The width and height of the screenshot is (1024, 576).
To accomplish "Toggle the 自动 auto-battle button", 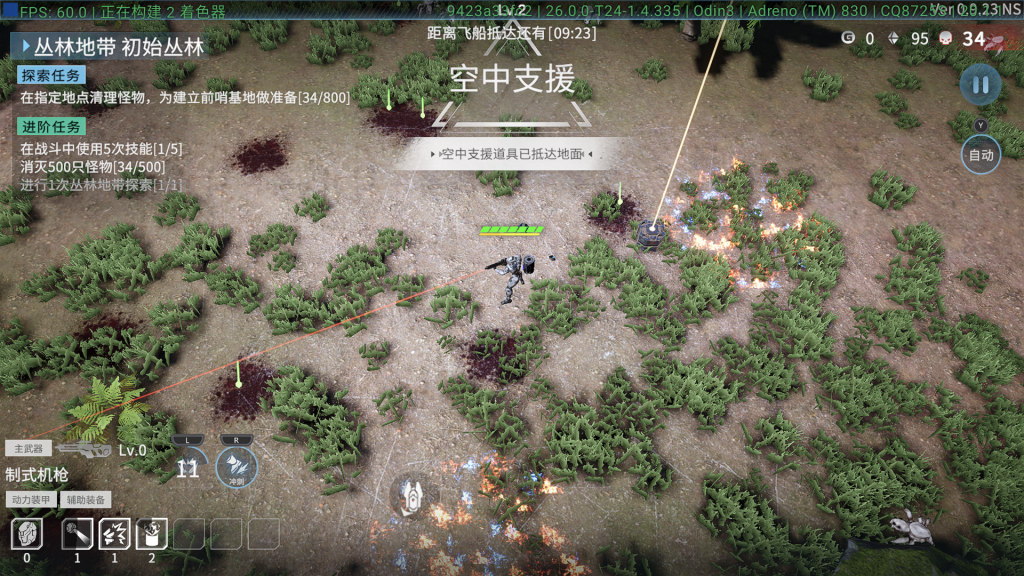I will (x=980, y=155).
